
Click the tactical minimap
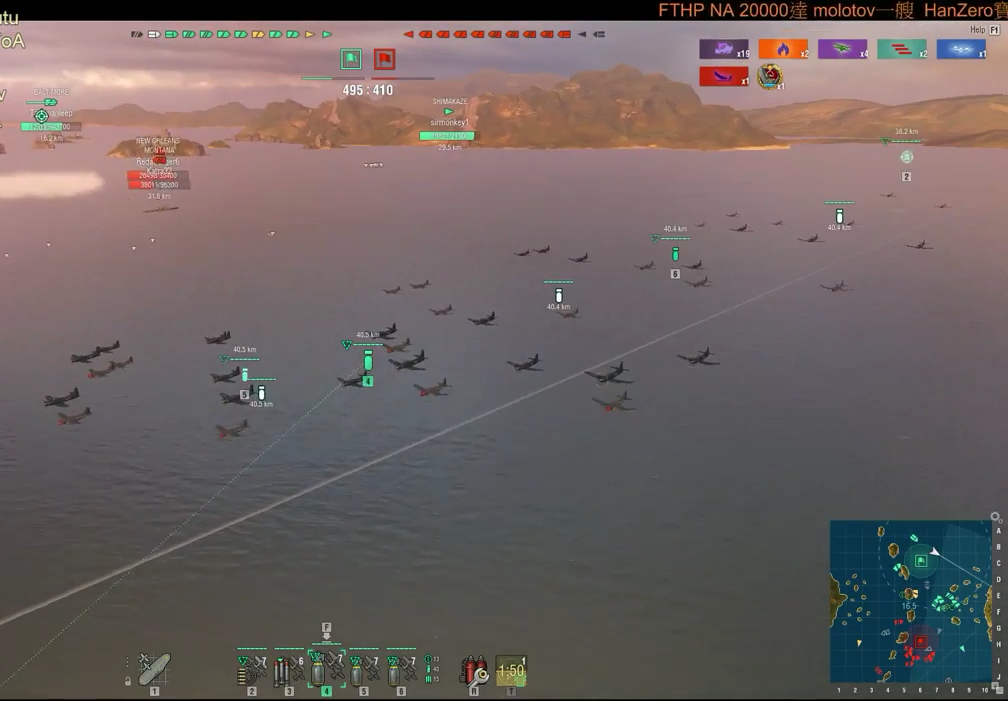point(910,600)
